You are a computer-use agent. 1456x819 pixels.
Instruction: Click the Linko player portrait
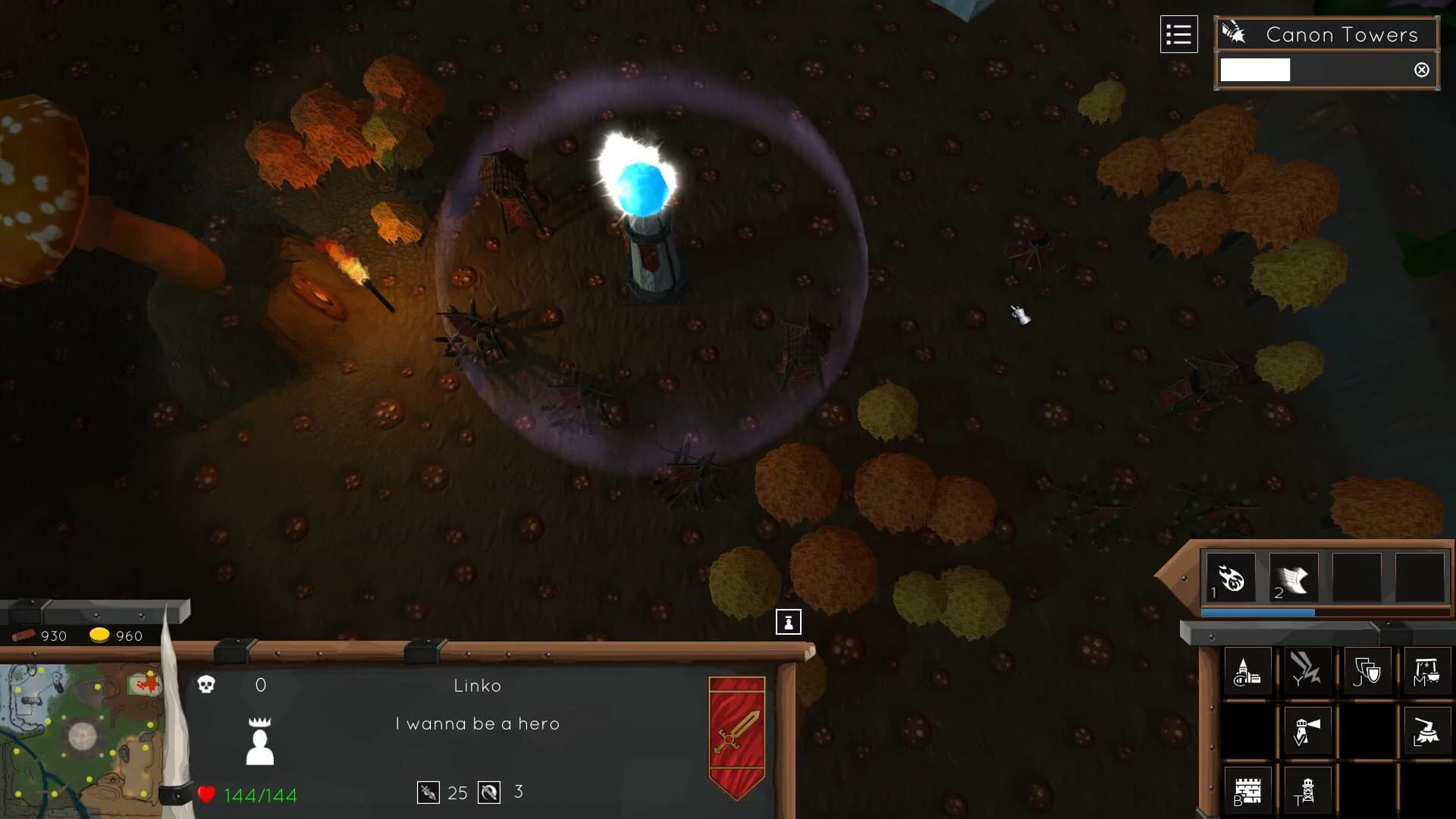click(x=259, y=739)
